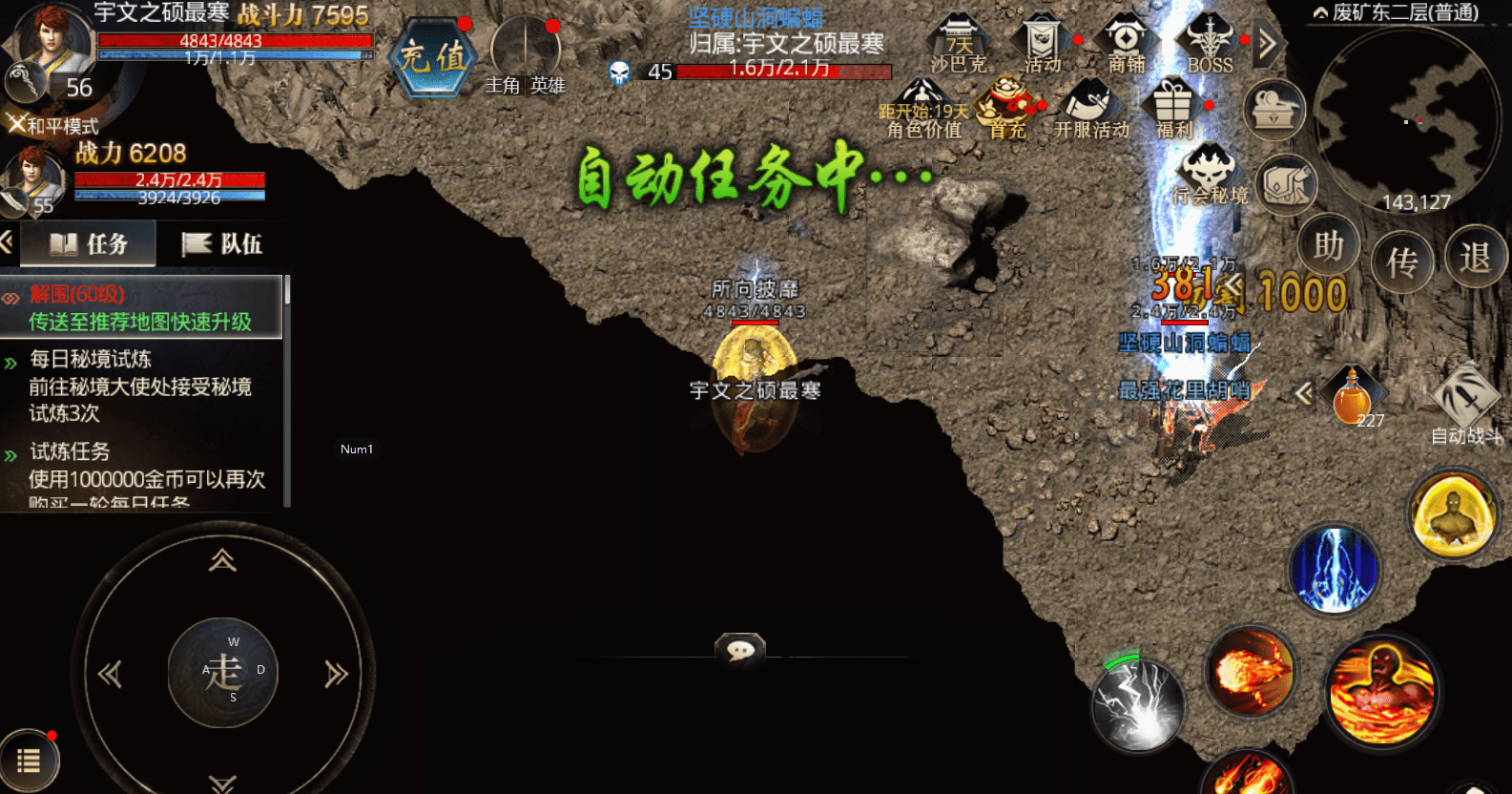Screen dimensions: 1512x794
Task: Click the boss 1.6万/2.1万 health bar
Action: (782, 72)
